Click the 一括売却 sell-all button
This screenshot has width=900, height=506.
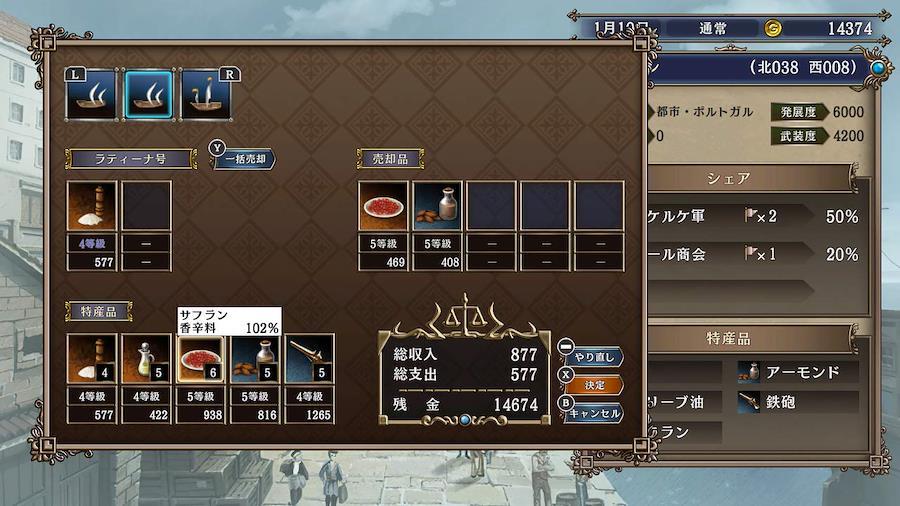point(245,159)
